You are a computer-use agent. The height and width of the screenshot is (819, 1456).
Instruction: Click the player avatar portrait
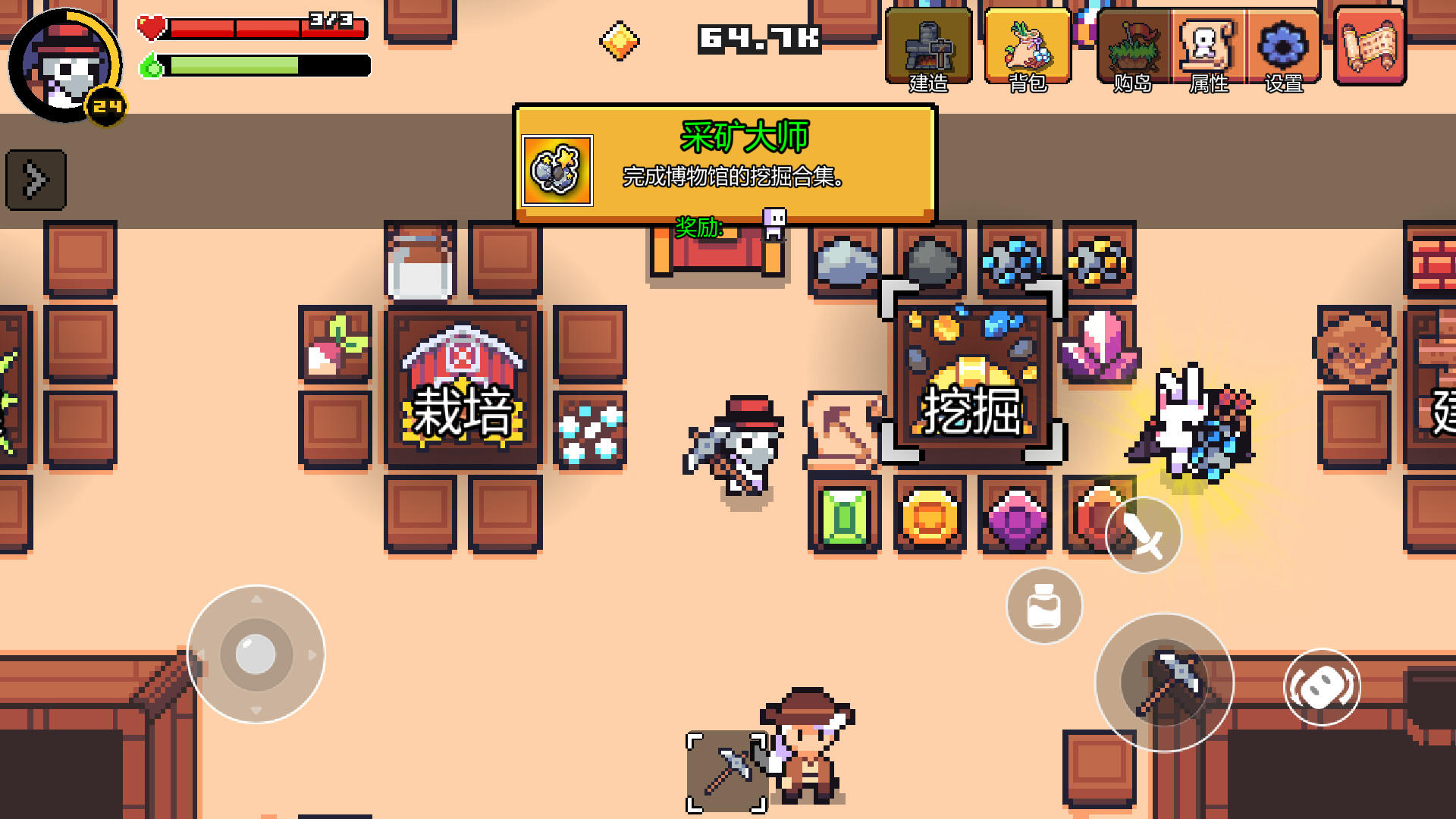click(64, 67)
